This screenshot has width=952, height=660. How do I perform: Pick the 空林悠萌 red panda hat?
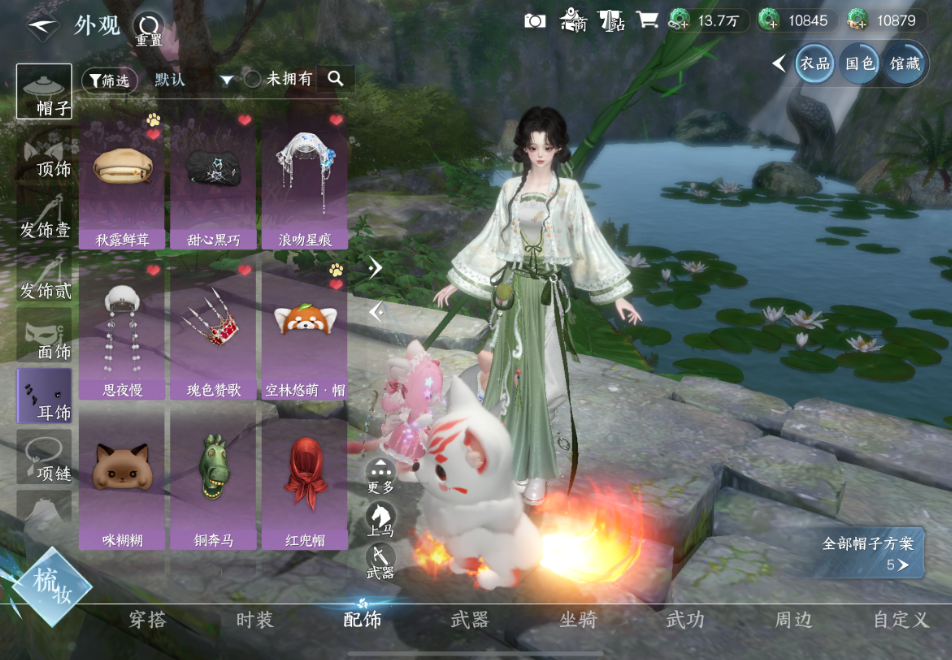click(x=304, y=330)
